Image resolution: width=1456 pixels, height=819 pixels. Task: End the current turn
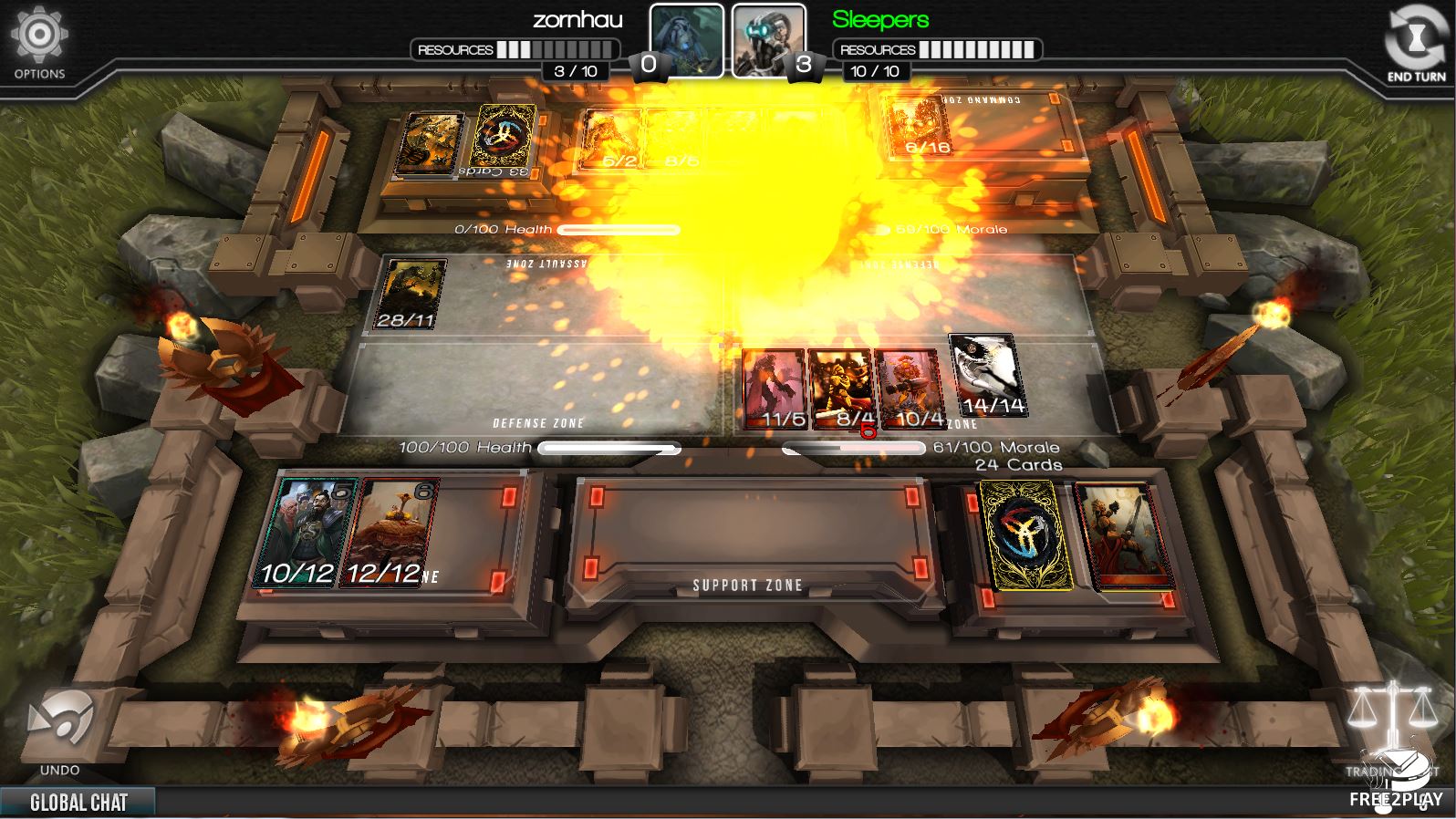pos(1415,46)
